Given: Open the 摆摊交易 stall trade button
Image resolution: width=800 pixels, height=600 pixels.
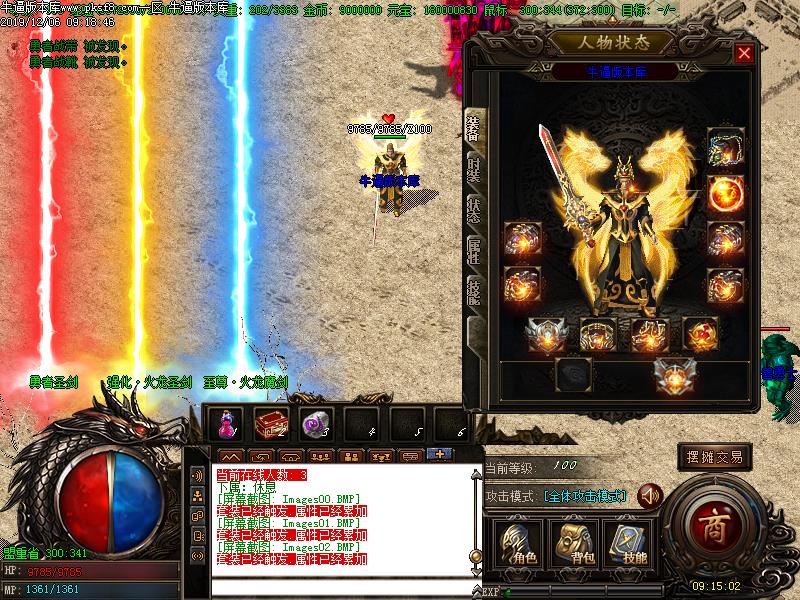Looking at the screenshot, I should (x=715, y=457).
